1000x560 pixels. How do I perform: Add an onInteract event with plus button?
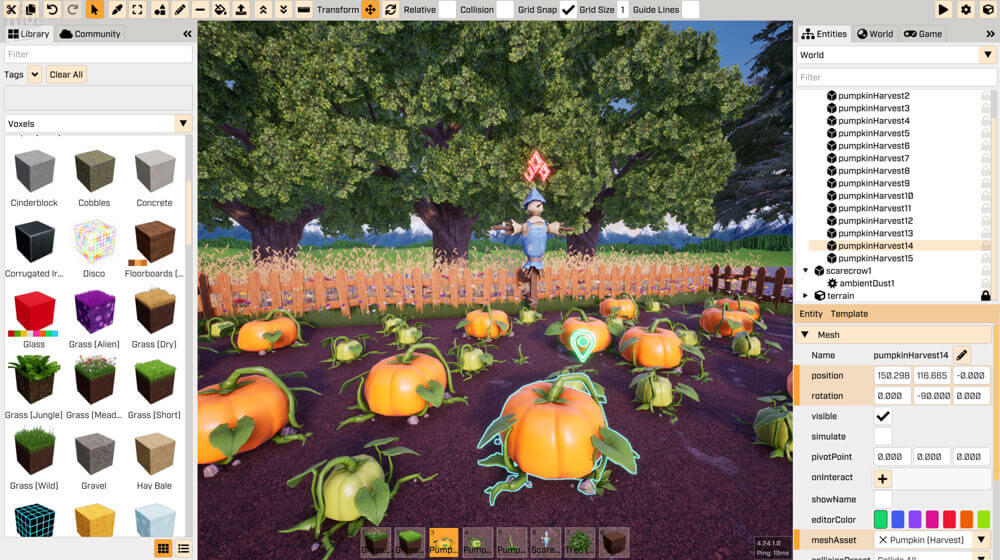tap(883, 479)
